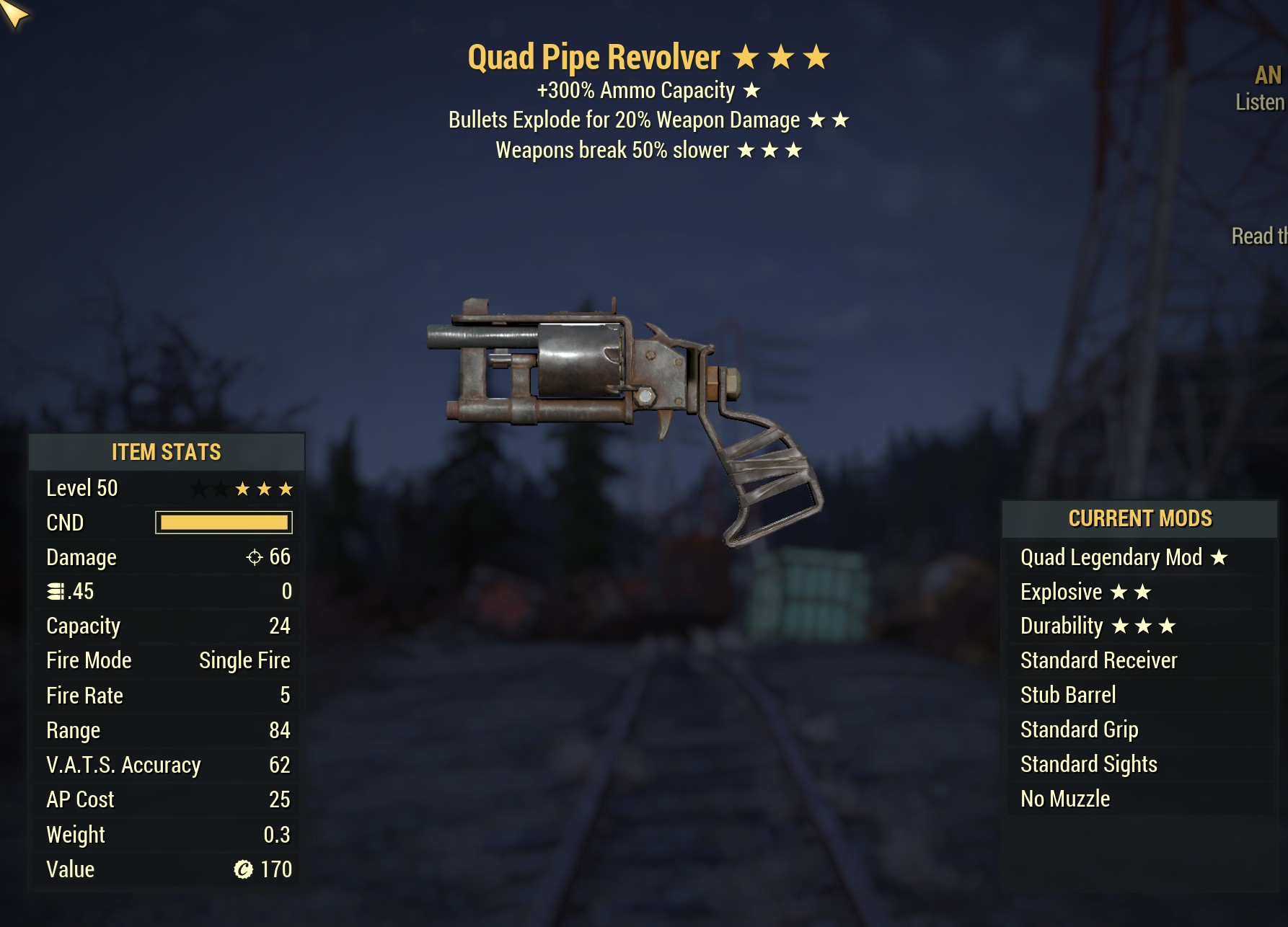Image resolution: width=1288 pixels, height=927 pixels.
Task: Select the .45 ammo icon
Action: coord(57,591)
